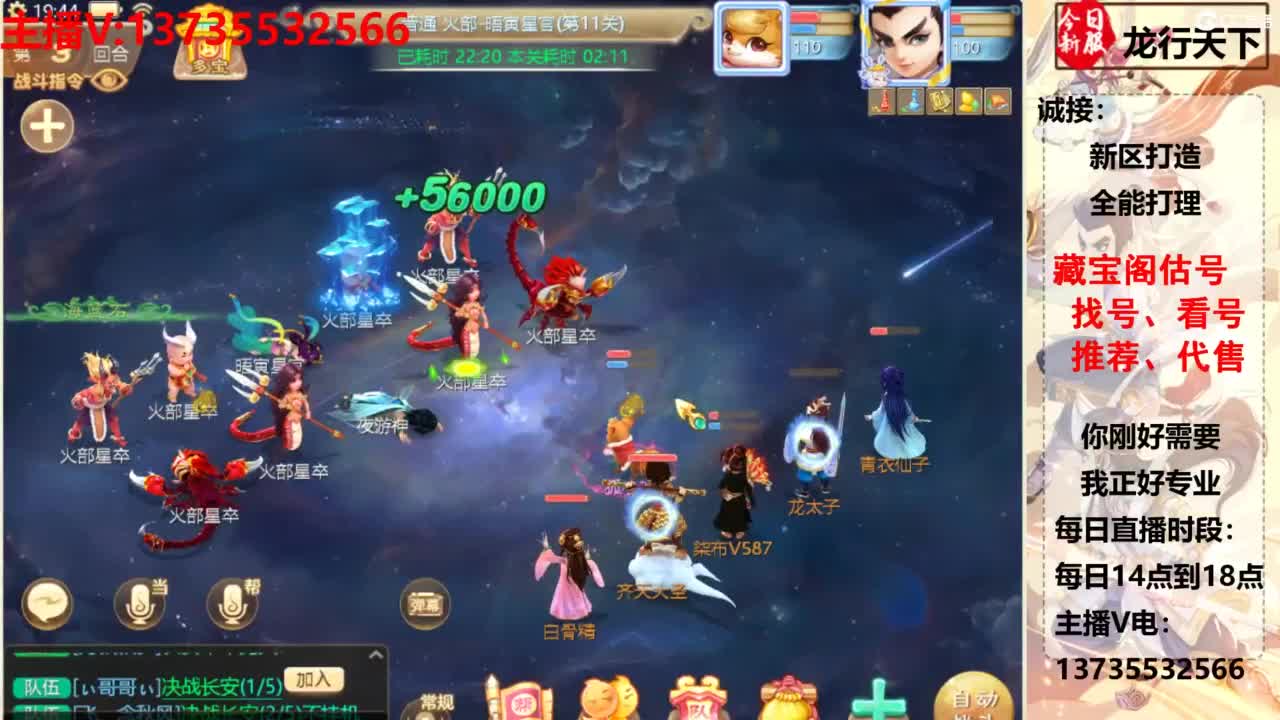
Task: Select the blue potion item slot
Action: click(x=911, y=100)
